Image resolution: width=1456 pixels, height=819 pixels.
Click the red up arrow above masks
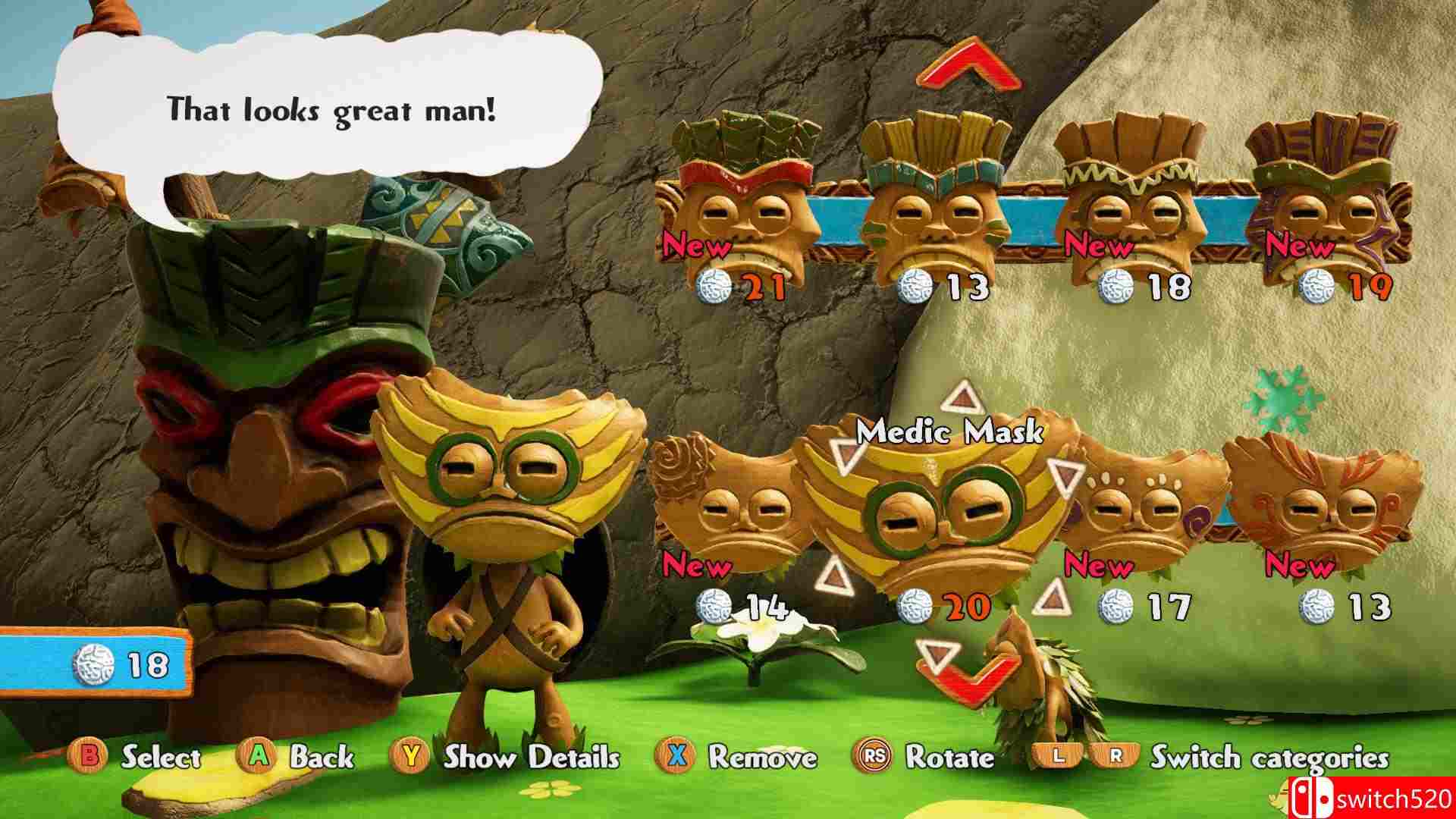click(968, 64)
